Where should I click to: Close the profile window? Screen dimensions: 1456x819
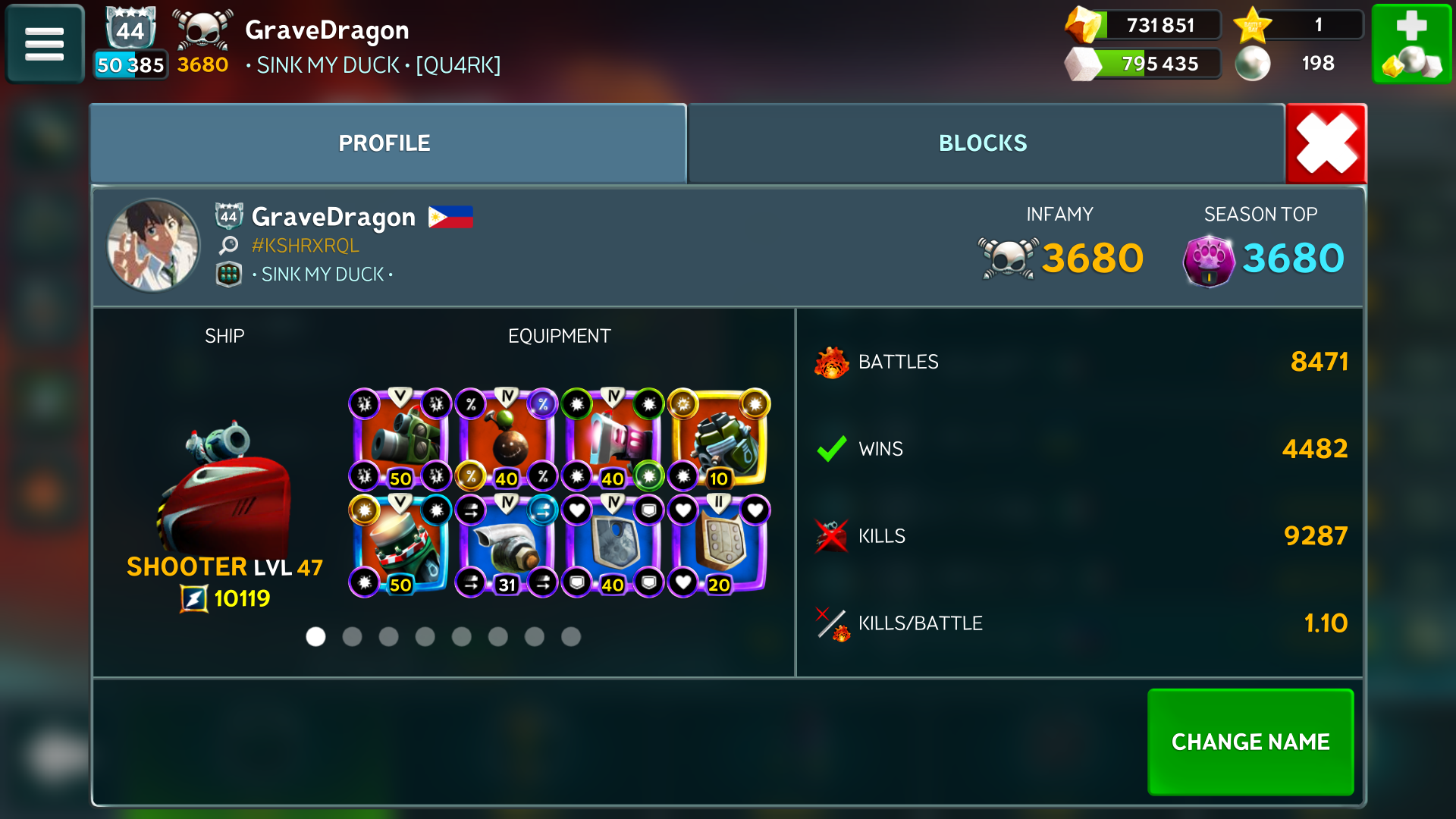(1326, 143)
